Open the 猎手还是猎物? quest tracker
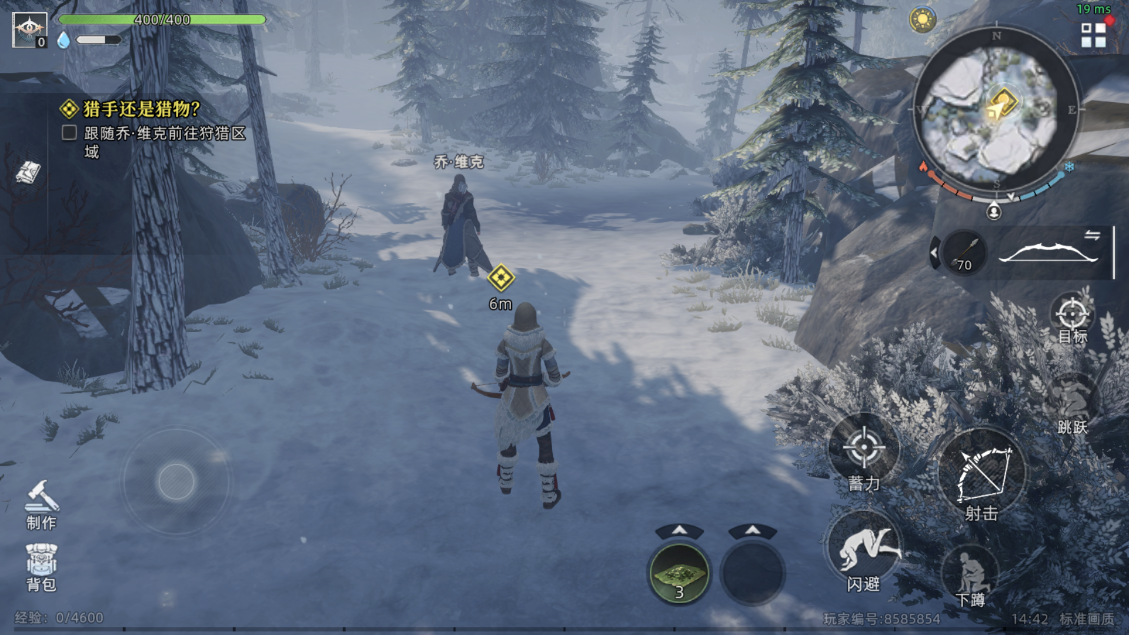The image size is (1129, 635). point(130,109)
